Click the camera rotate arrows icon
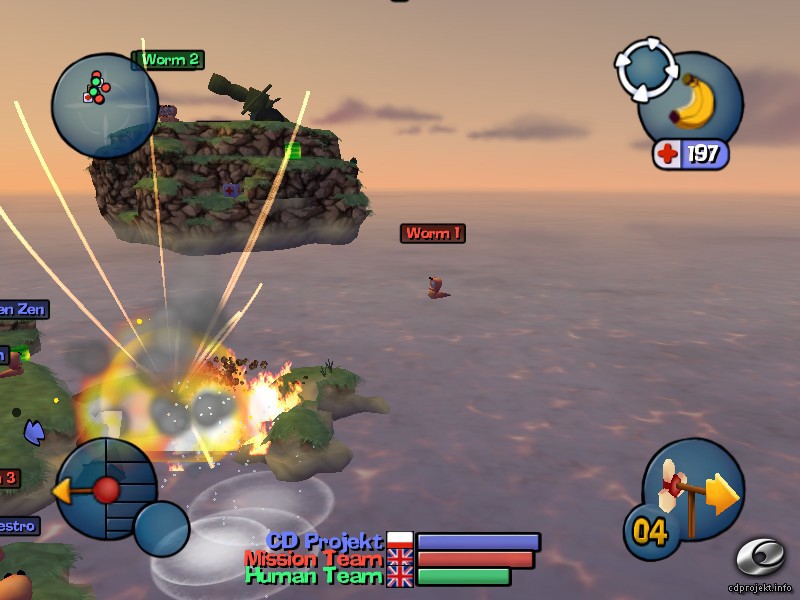The width and height of the screenshot is (800, 600). [x=646, y=69]
